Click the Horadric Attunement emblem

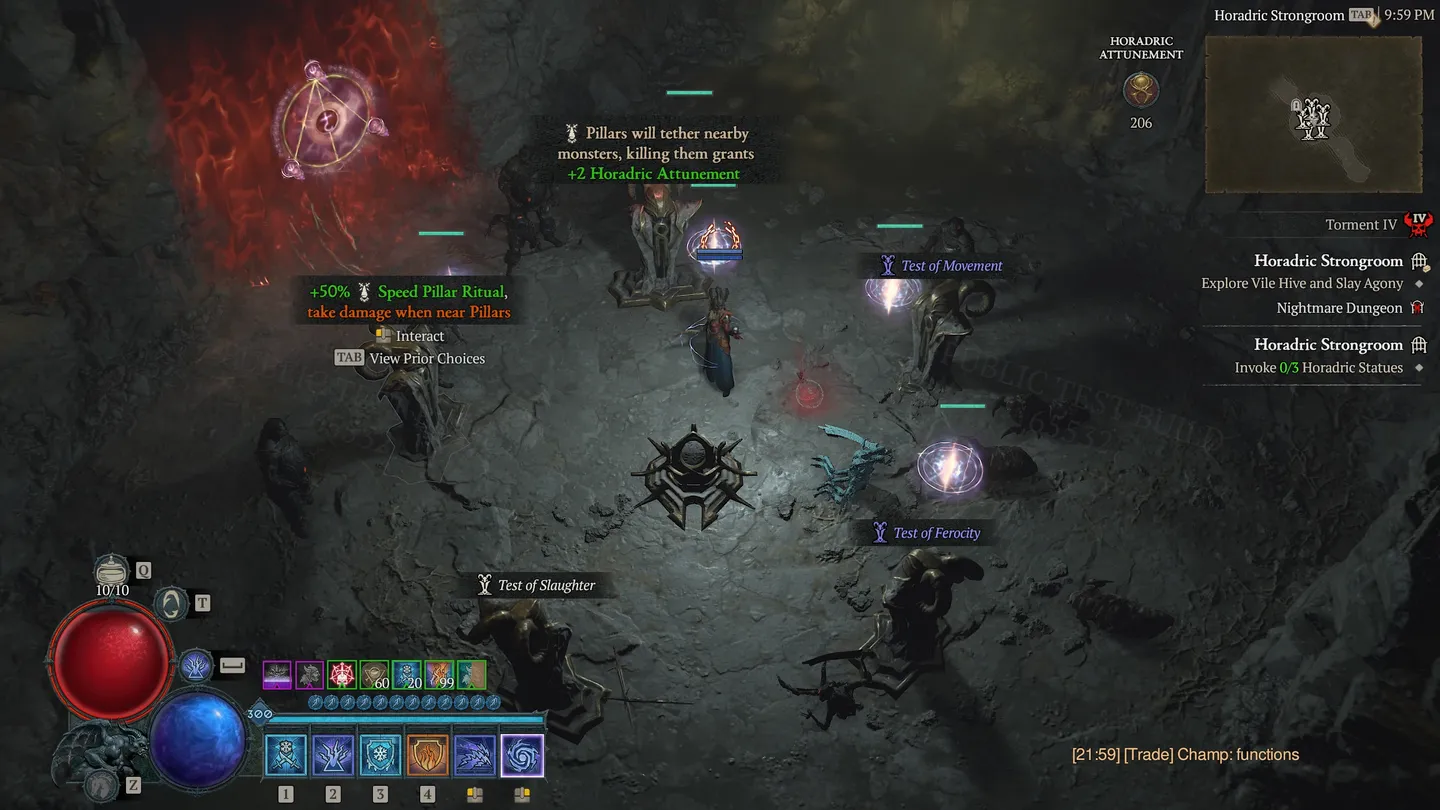coord(1140,91)
